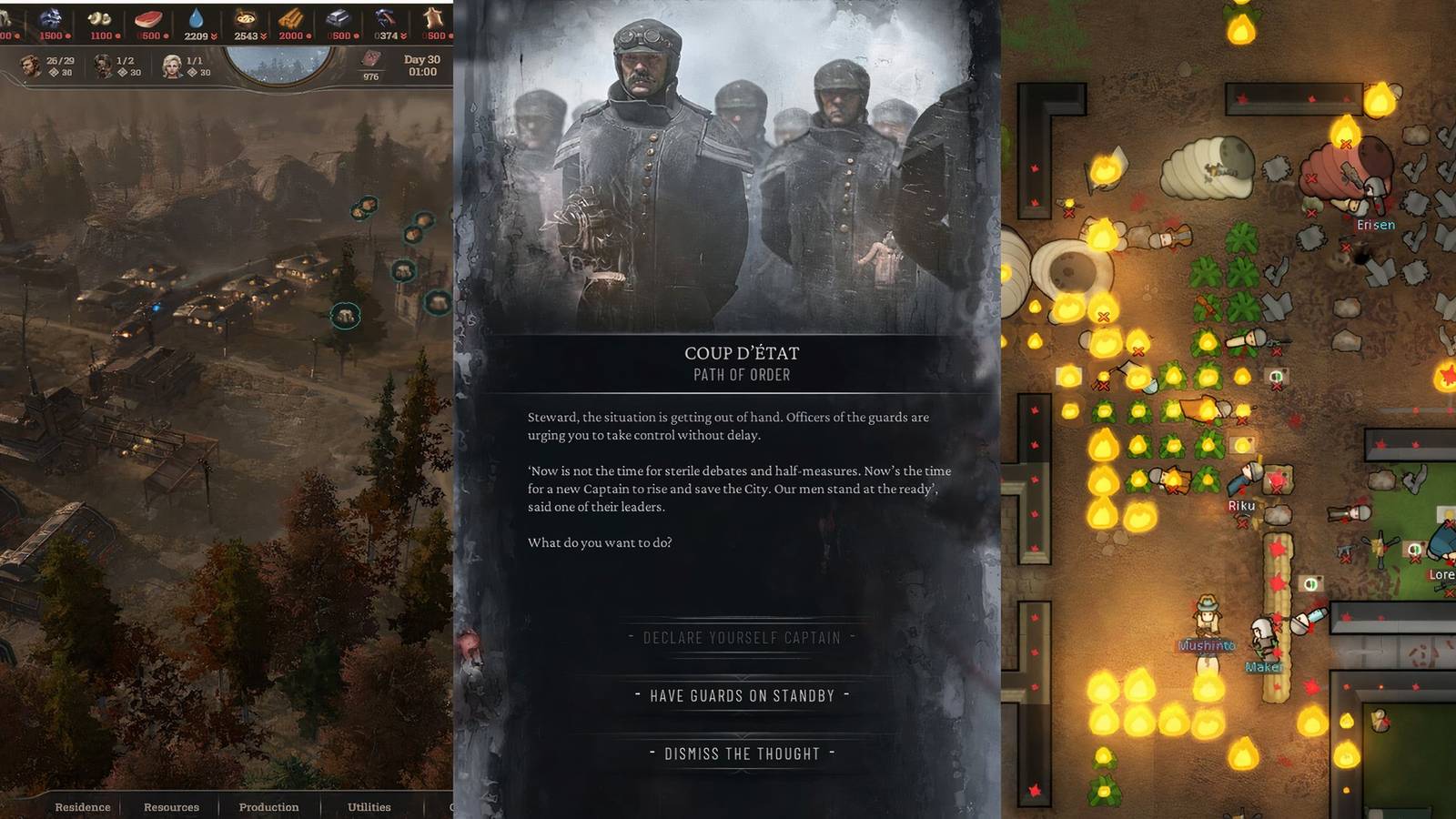The height and width of the screenshot is (819, 1456).
Task: Select the water droplet resource icon
Action: click(197, 17)
